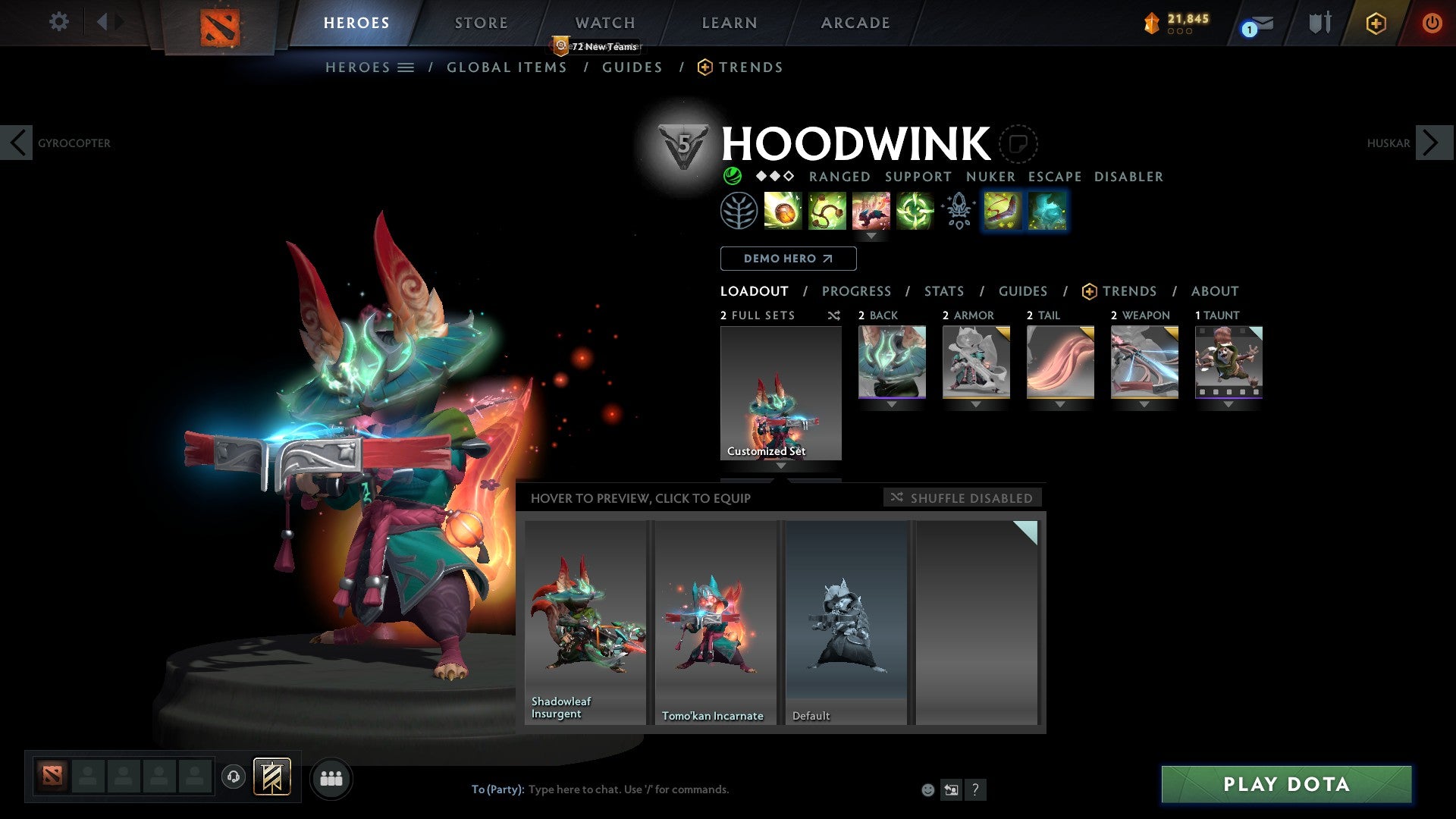Switch to the Watch tab
The image size is (1456, 819).
pos(604,23)
